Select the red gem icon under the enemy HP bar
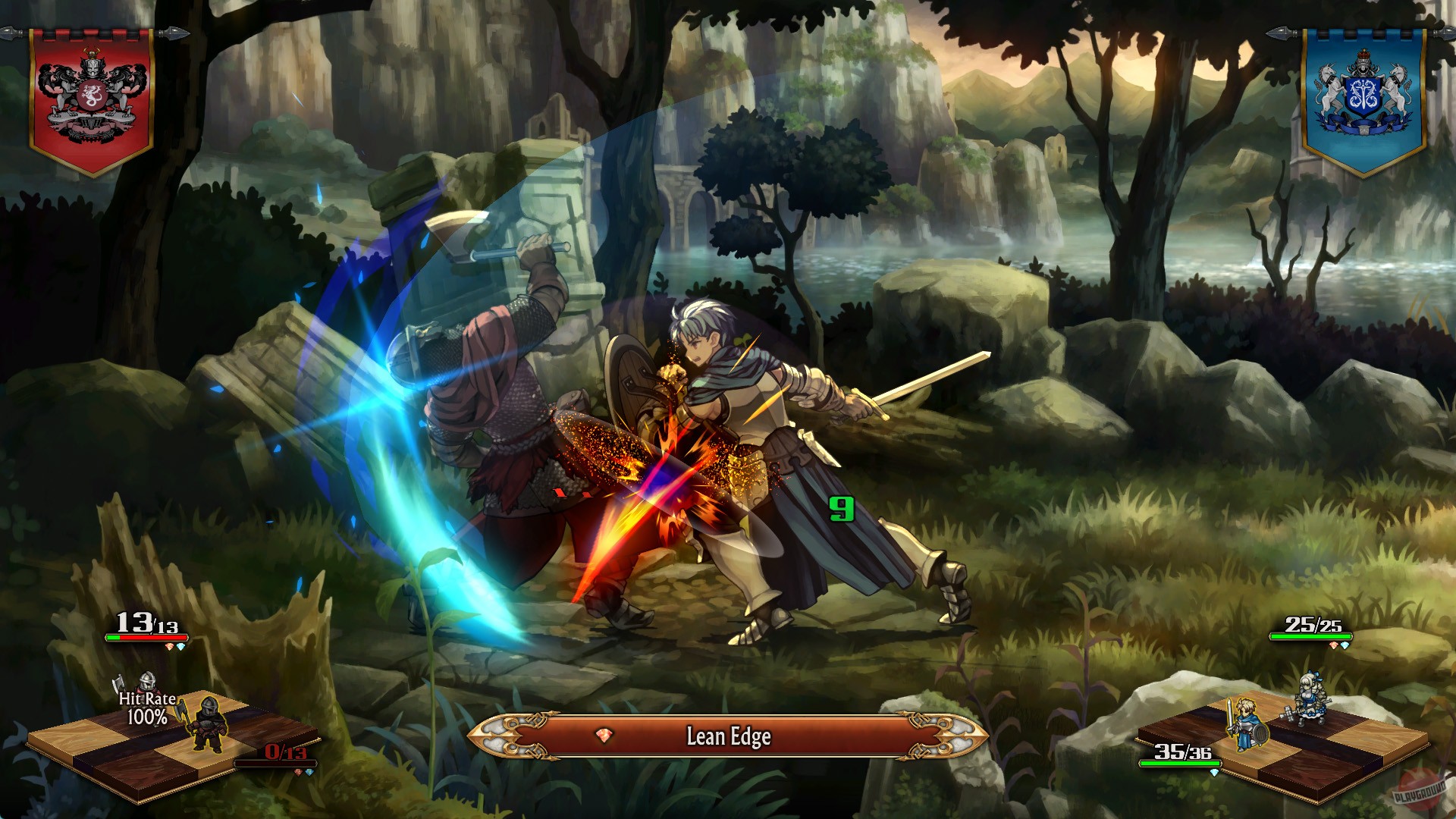The height and width of the screenshot is (819, 1456). click(x=169, y=645)
